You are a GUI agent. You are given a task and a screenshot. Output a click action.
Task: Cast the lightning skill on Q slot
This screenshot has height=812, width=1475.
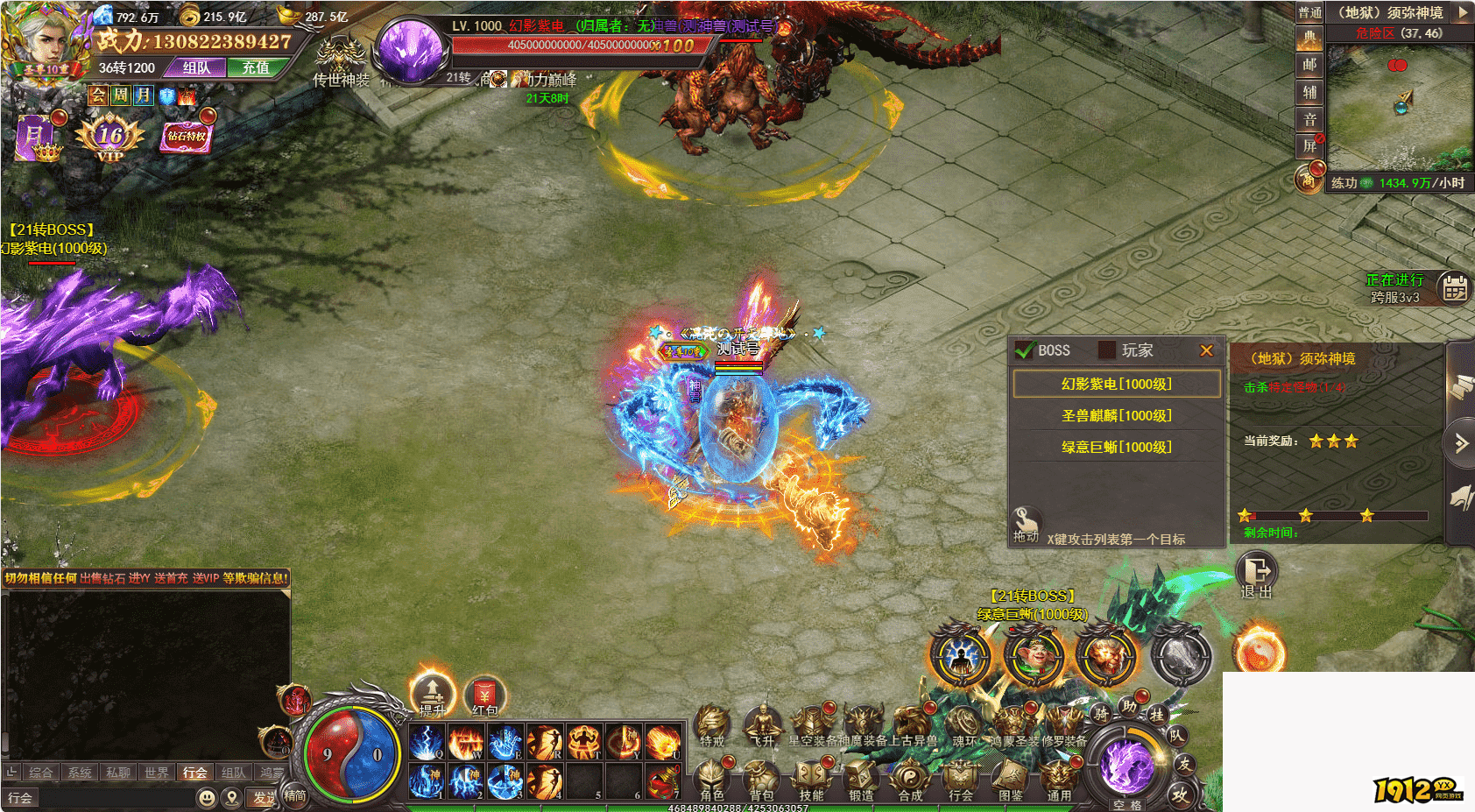pos(427,743)
